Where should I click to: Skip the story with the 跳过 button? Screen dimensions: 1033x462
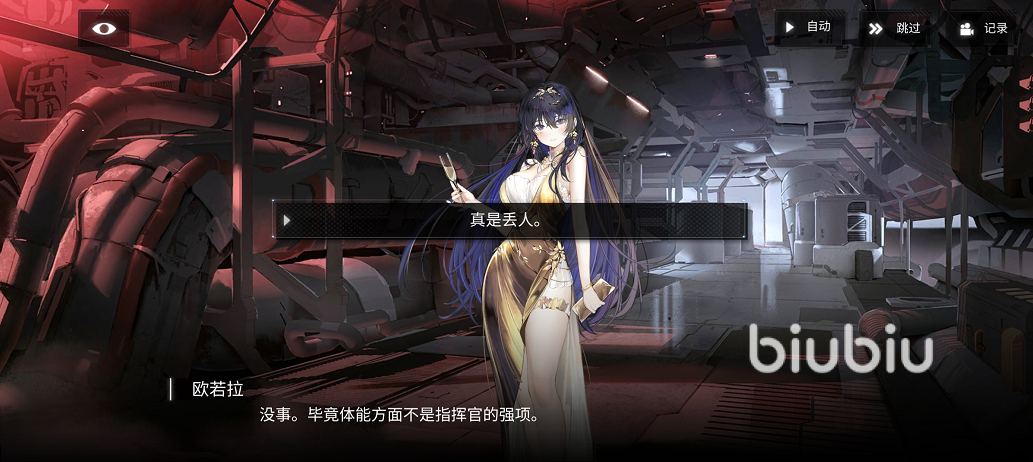(x=895, y=28)
